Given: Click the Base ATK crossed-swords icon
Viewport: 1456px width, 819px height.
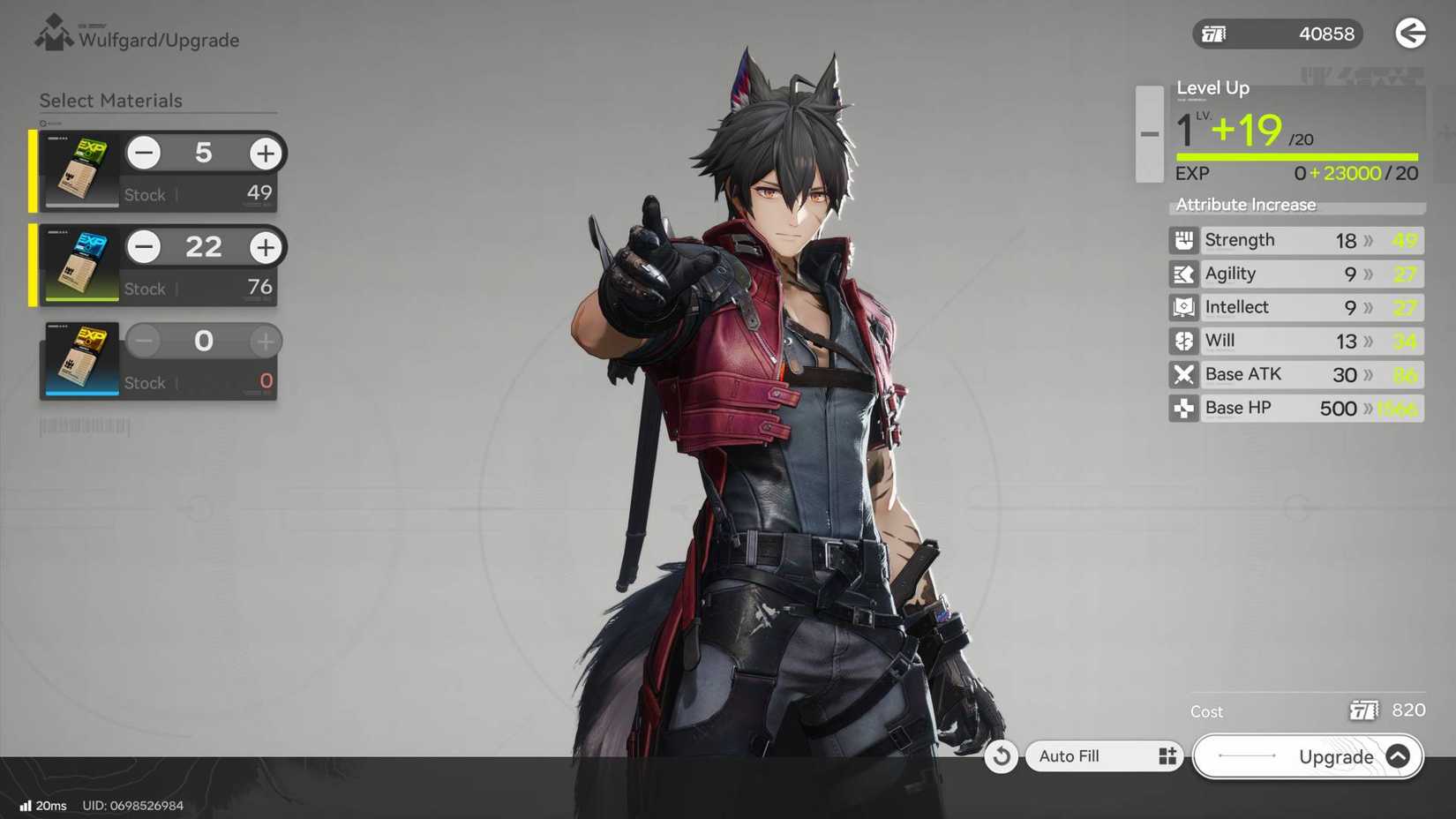Looking at the screenshot, I should pyautogui.click(x=1183, y=374).
